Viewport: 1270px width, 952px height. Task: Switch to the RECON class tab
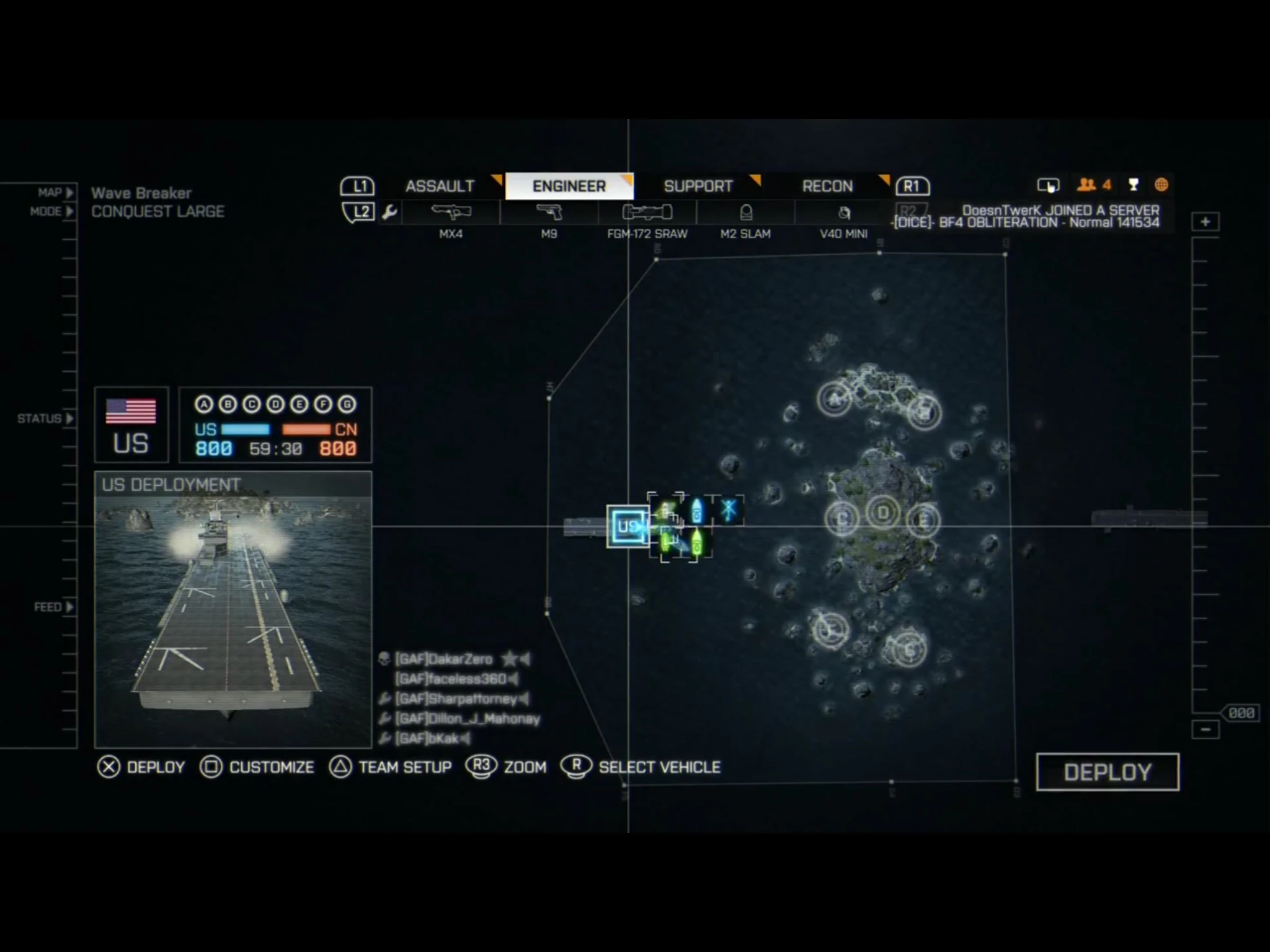(x=827, y=186)
